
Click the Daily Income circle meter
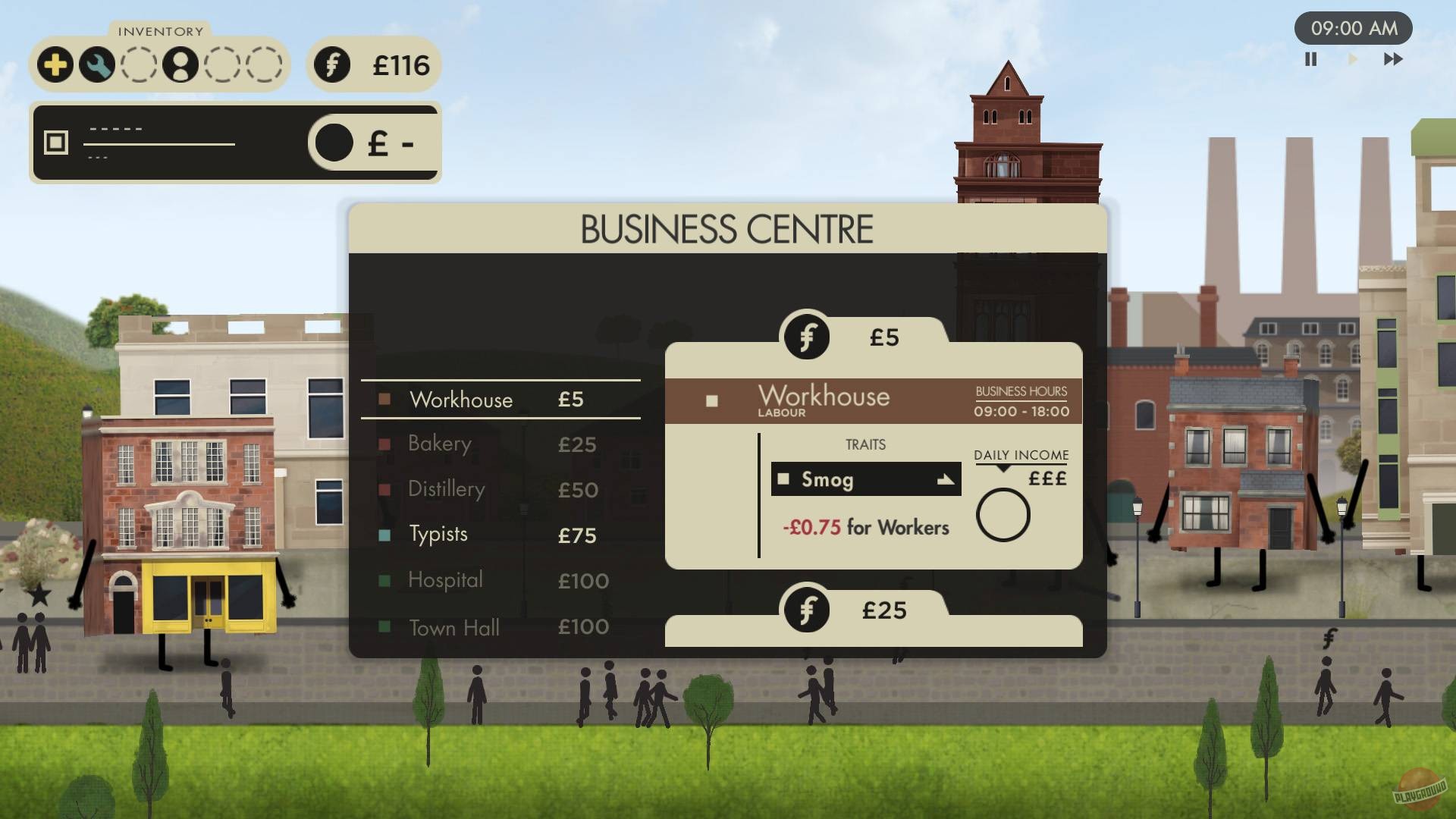[x=1003, y=515]
